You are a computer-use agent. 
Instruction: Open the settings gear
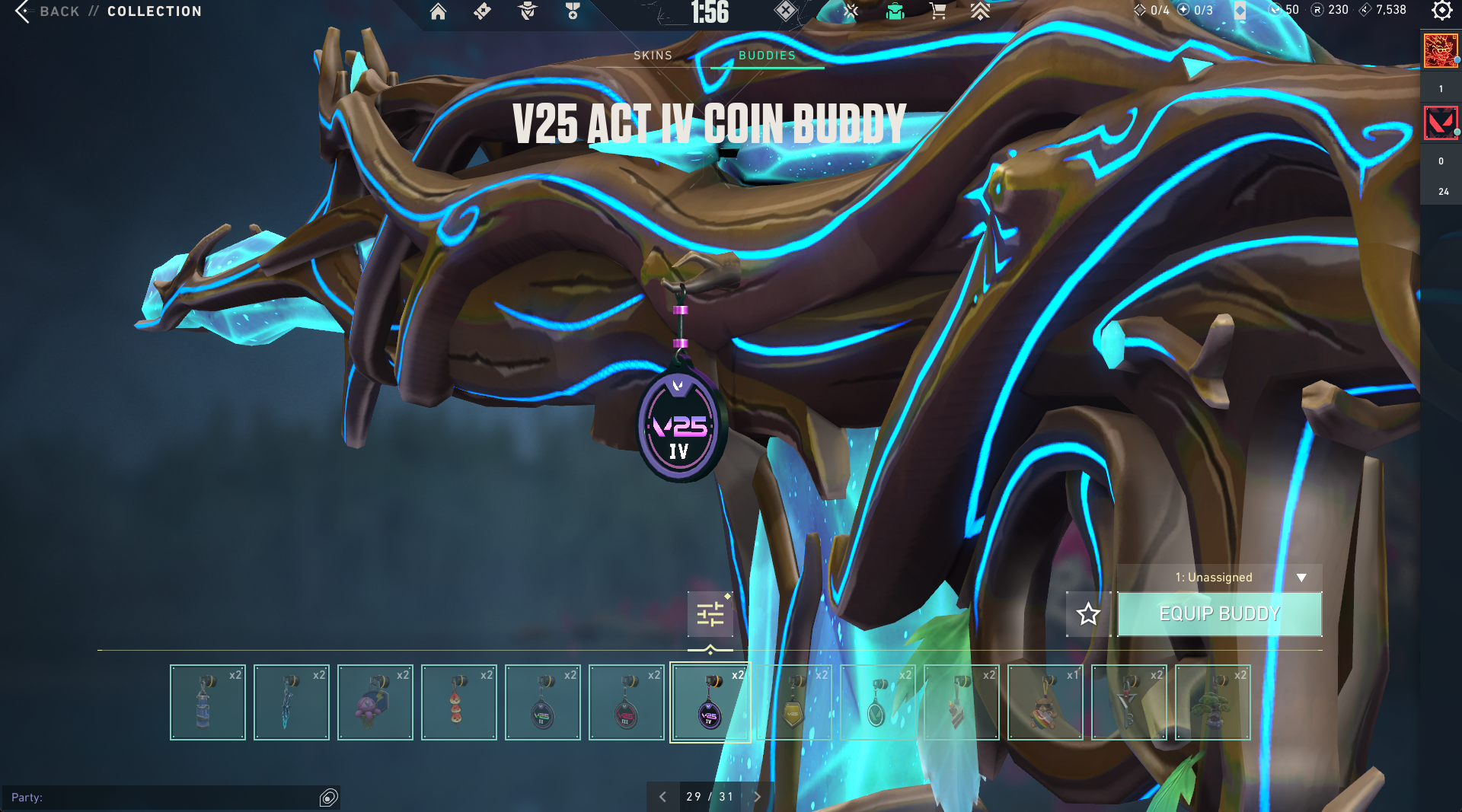pos(1441,11)
